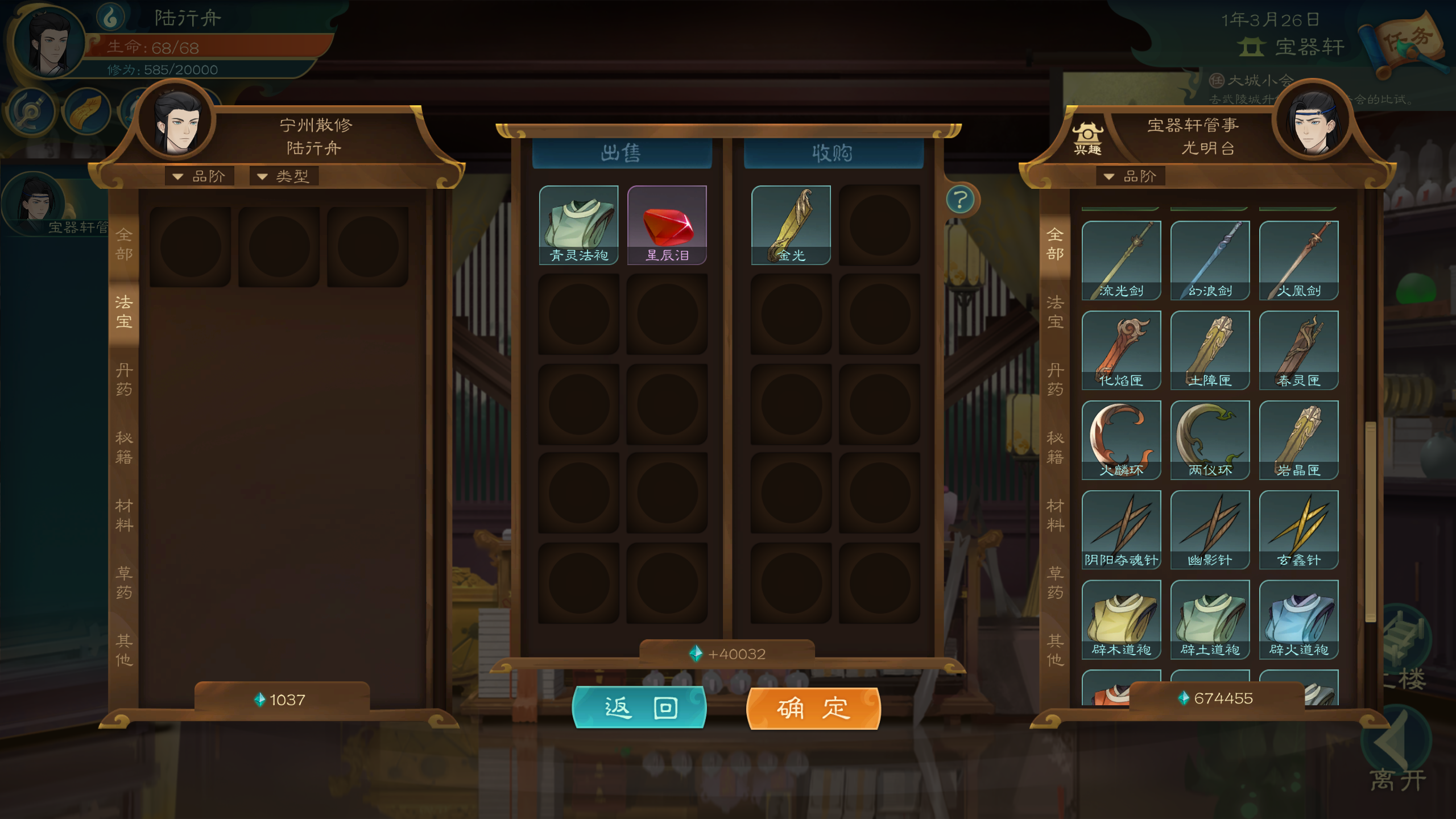Click the merchant's 兴趣 interest icon
The height and width of the screenshot is (819, 1456).
click(x=1087, y=139)
